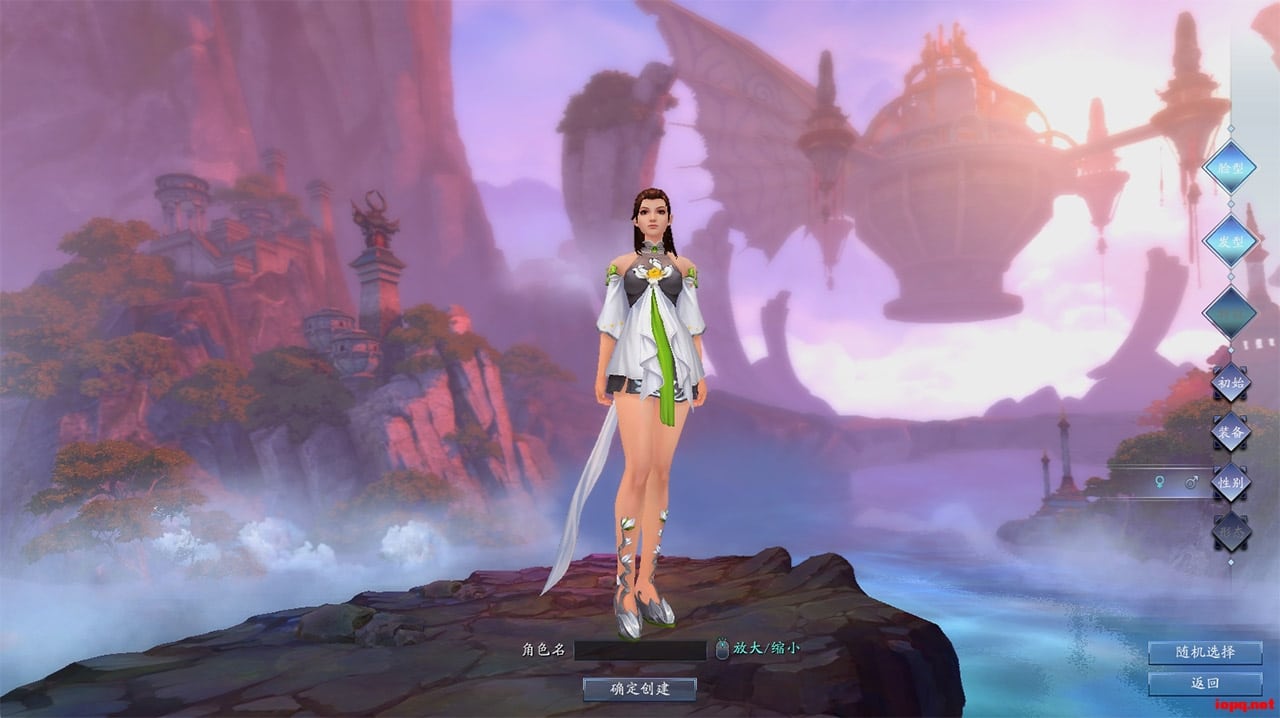The width and height of the screenshot is (1280, 718).
Task: Randomize appearance with 随机选择
Action: (1205, 652)
